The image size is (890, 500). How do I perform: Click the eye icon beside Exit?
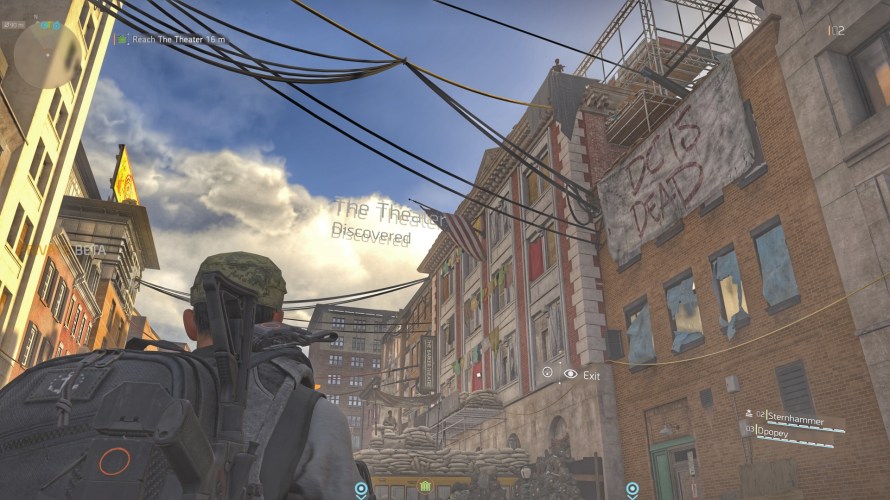point(570,374)
